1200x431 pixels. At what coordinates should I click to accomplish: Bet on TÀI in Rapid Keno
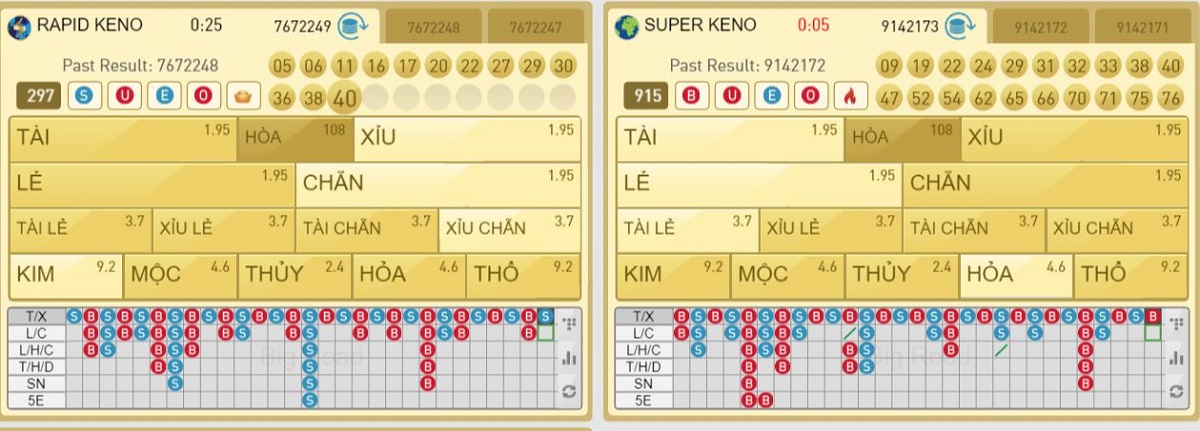tap(122, 140)
